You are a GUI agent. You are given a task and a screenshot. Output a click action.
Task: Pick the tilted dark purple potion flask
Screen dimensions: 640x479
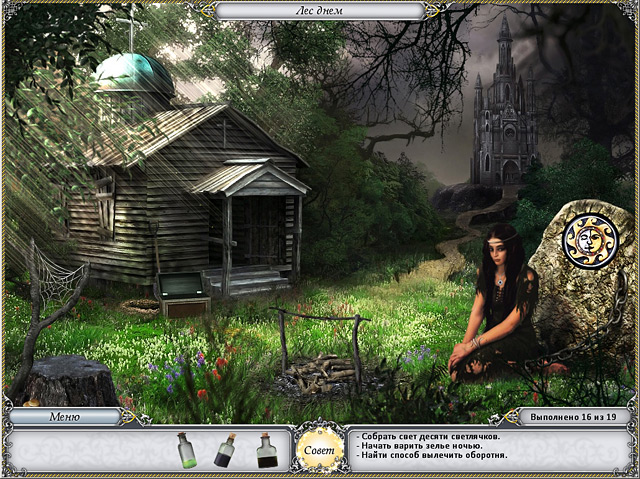226,451
